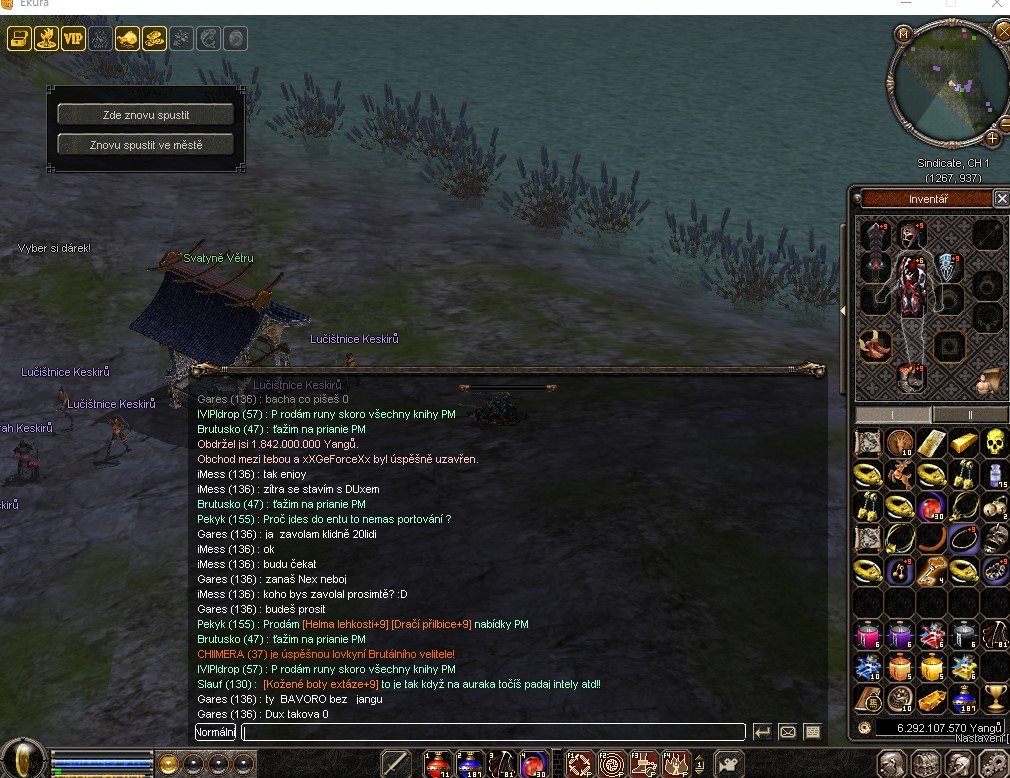Choose 'Znovu spustit ve městě' respawn option
The width and height of the screenshot is (1010, 778).
pyautogui.click(x=146, y=145)
